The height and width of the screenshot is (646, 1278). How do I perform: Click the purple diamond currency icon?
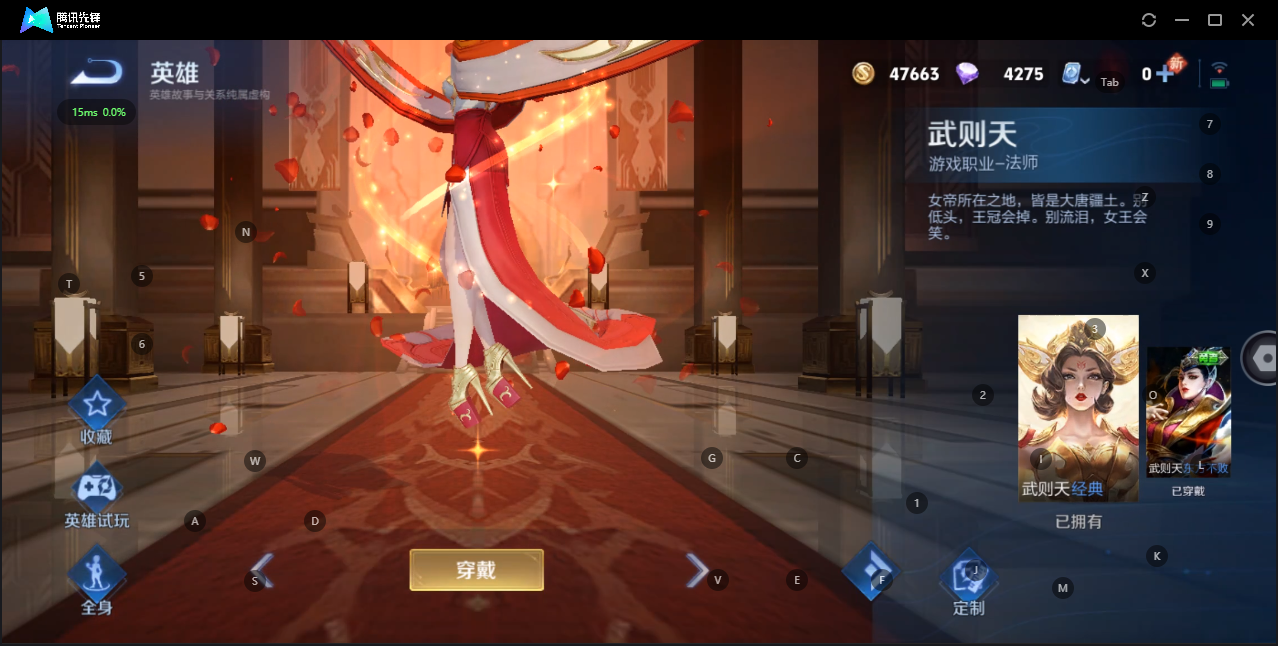(x=967, y=73)
